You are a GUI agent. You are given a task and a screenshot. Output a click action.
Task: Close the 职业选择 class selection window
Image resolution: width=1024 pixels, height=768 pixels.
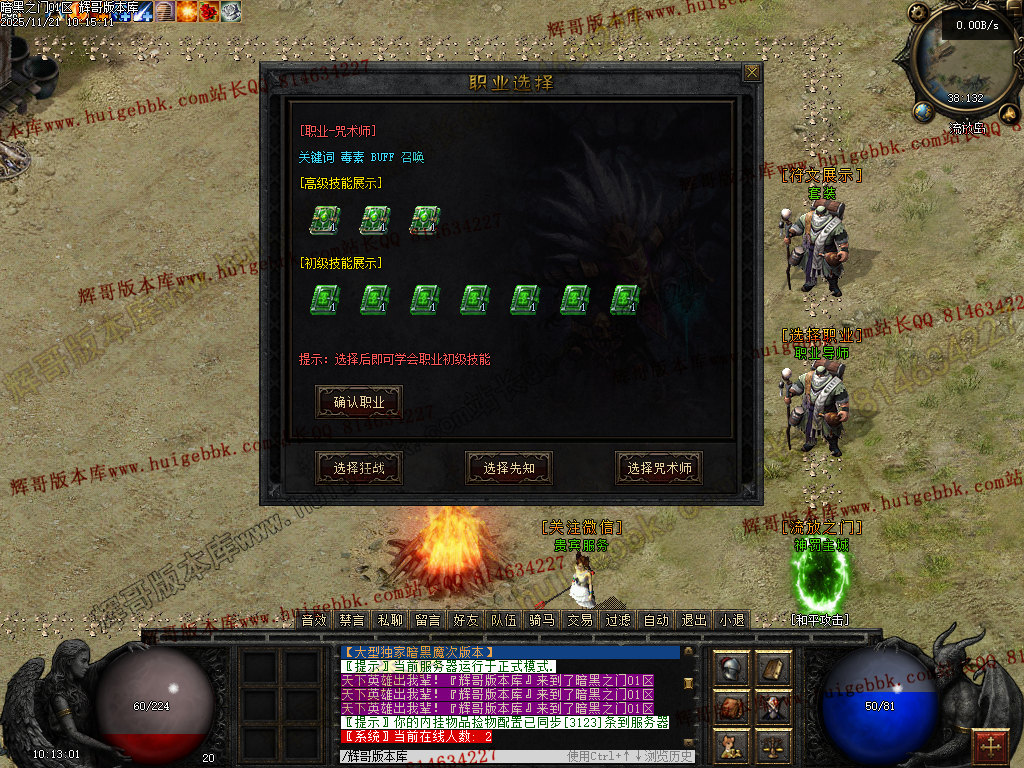[x=752, y=72]
